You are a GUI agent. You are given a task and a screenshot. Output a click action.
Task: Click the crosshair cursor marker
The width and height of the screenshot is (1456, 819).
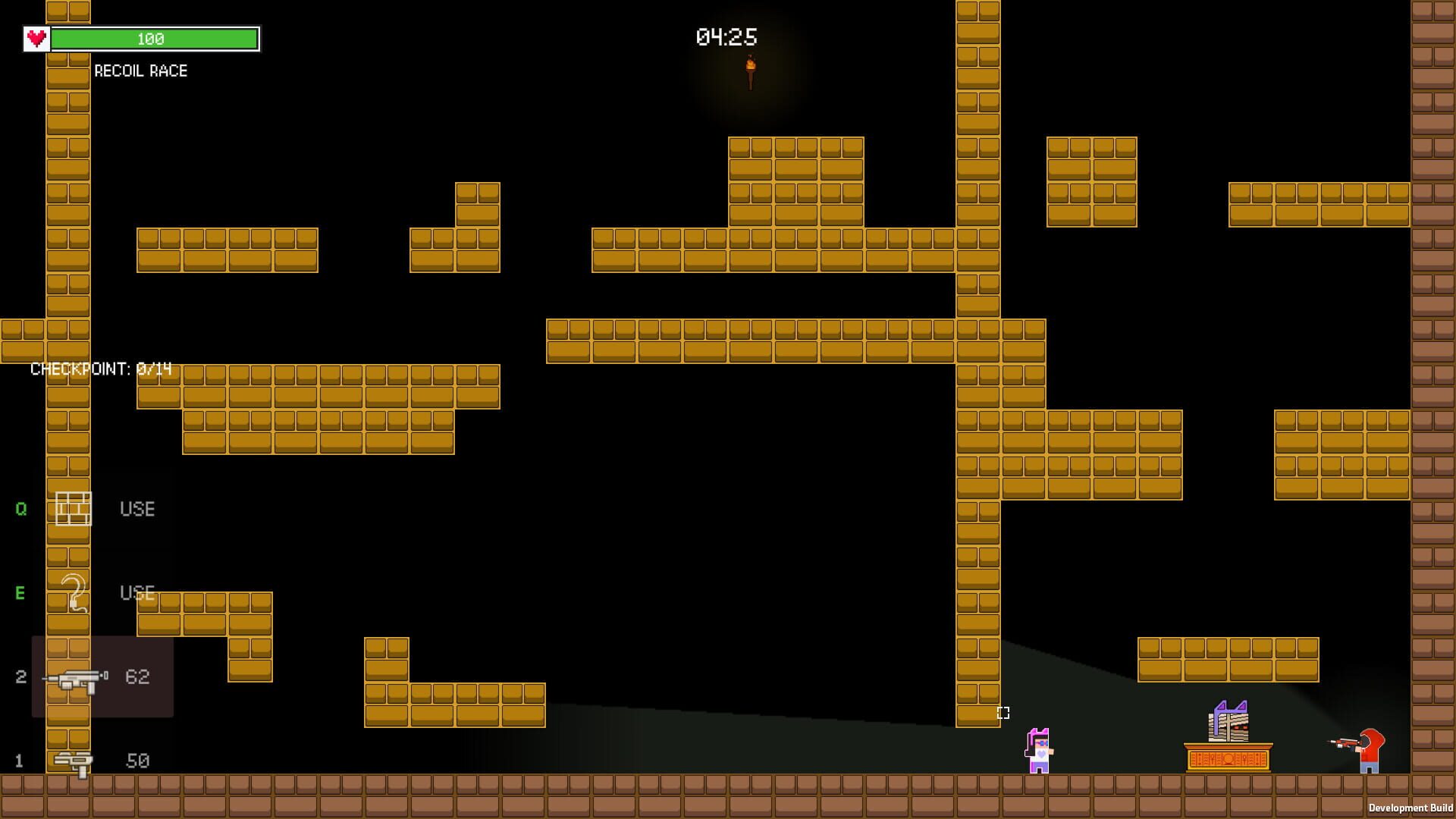(x=1003, y=713)
